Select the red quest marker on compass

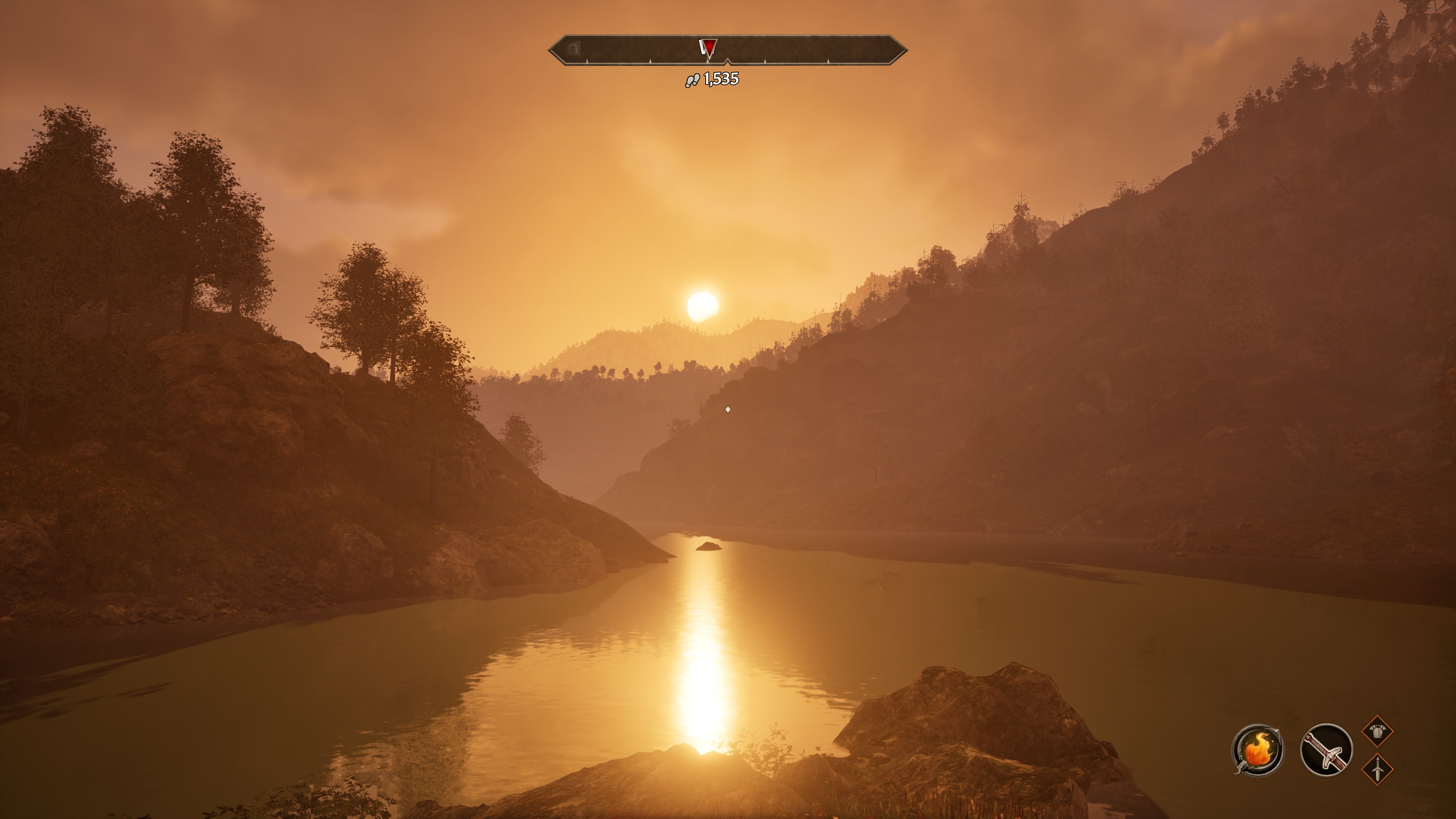708,47
